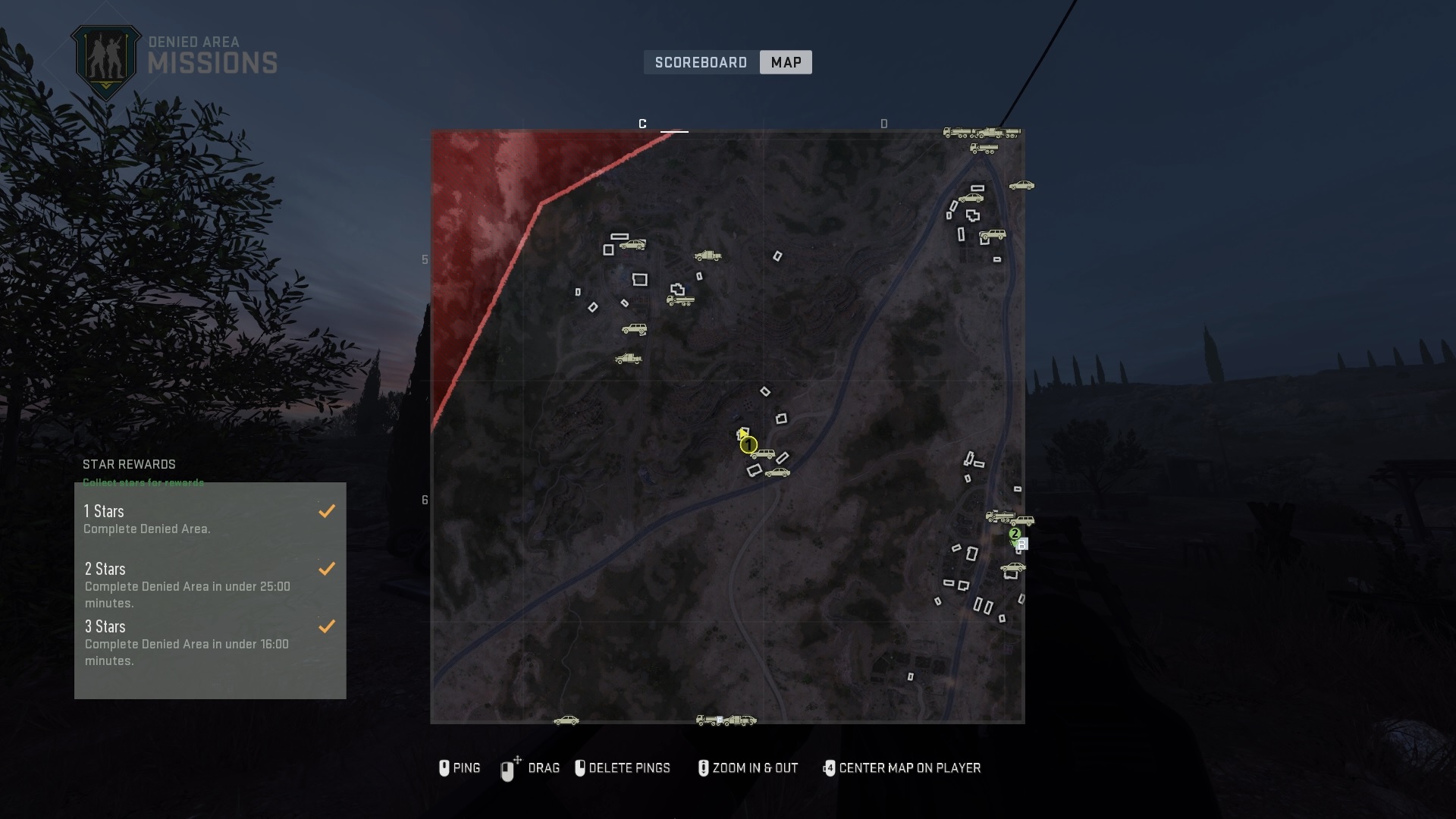Screen dimensions: 1456x819
Task: Select yellow ping marker 1 on the map
Action: [749, 444]
